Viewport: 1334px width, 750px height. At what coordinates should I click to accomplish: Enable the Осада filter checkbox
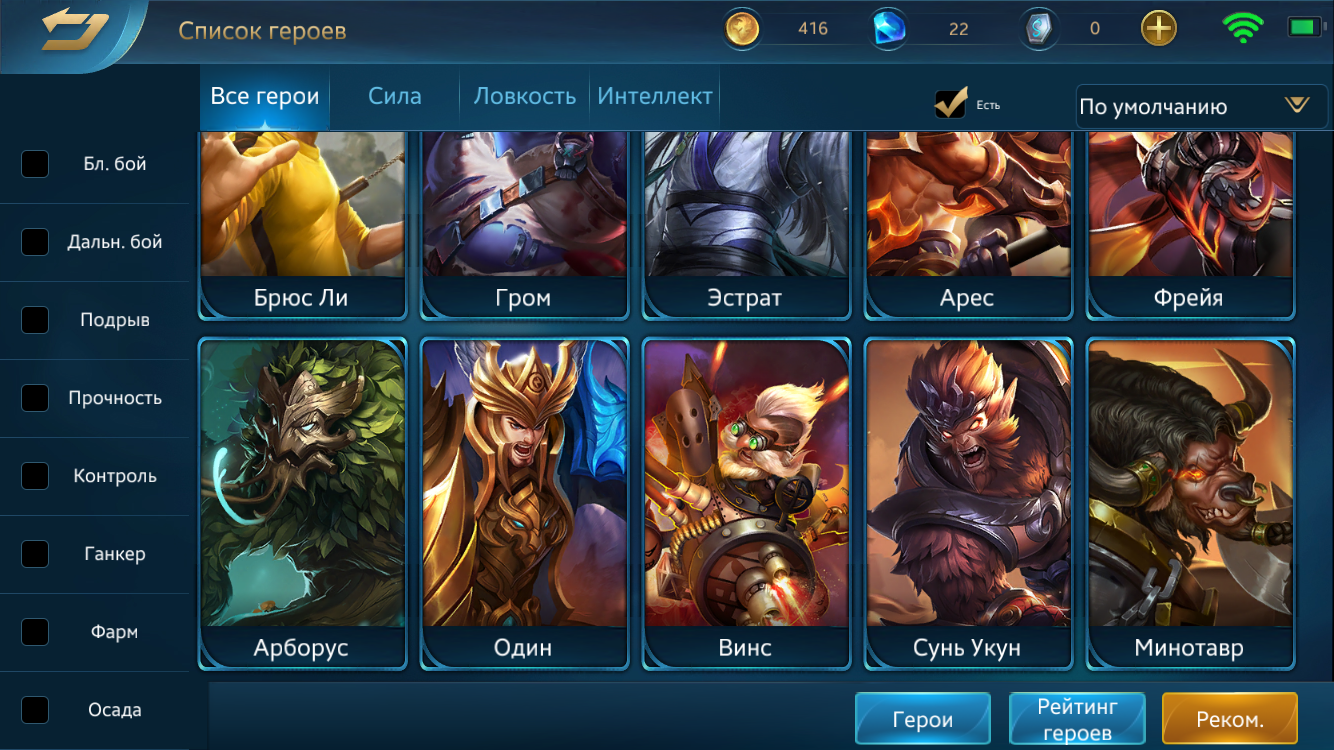(x=35, y=709)
